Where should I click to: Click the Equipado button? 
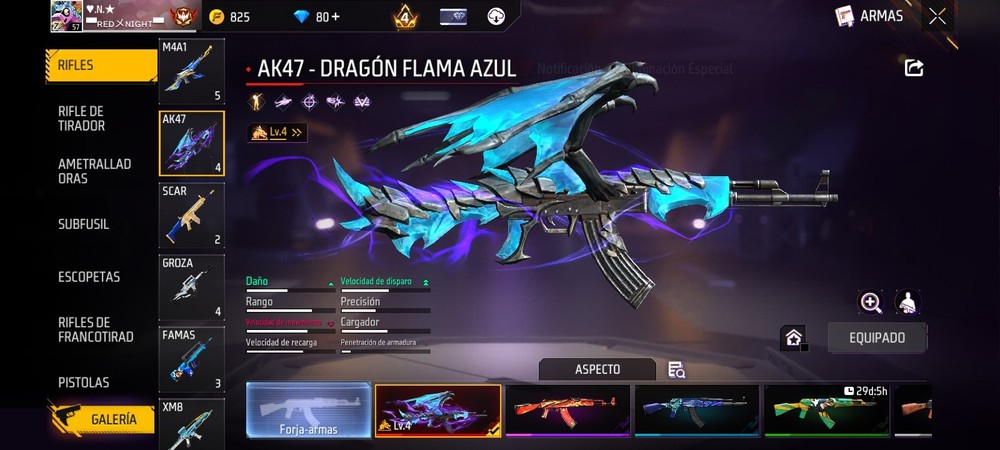click(x=877, y=338)
